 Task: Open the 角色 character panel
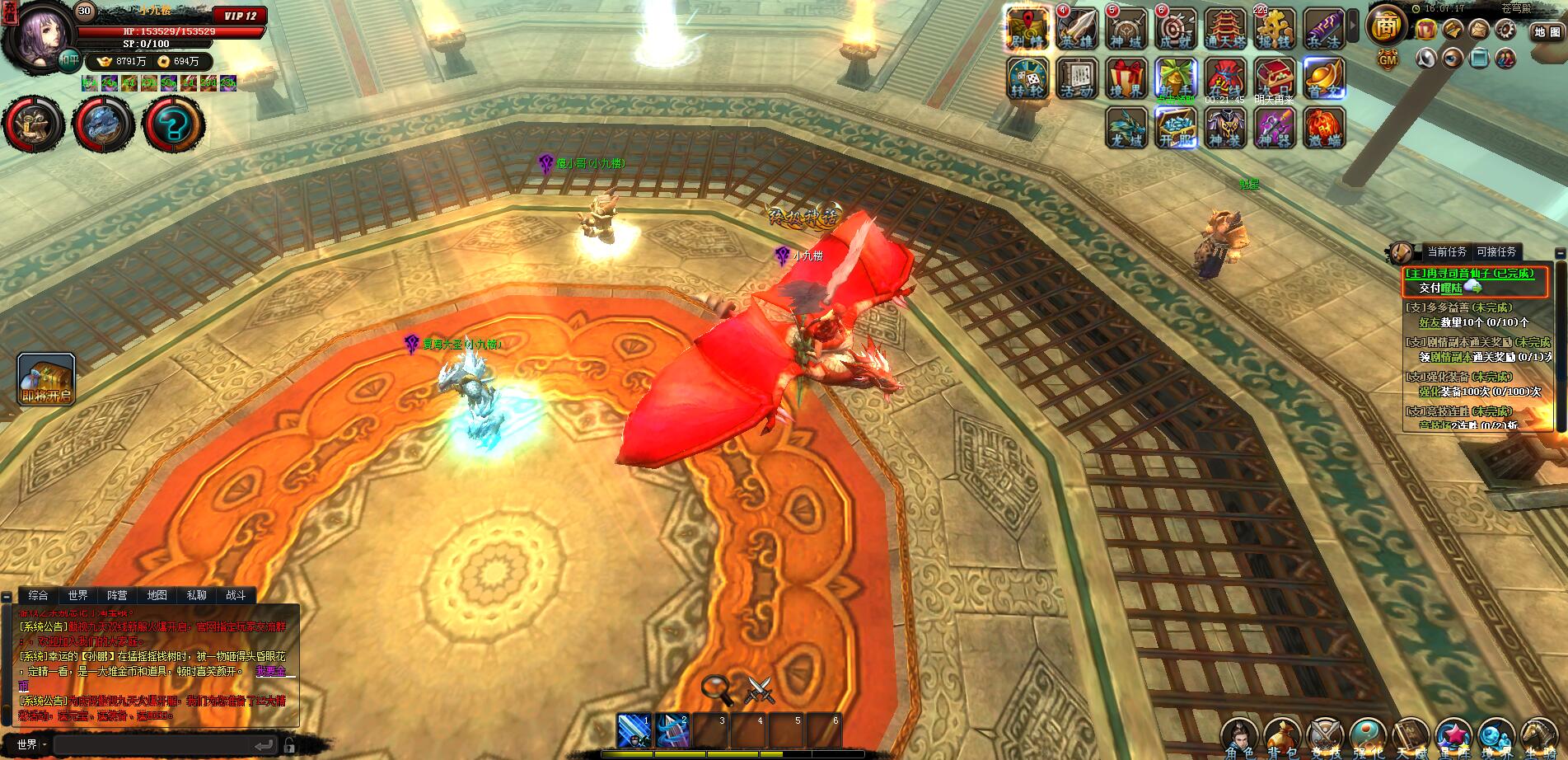[x=1239, y=736]
